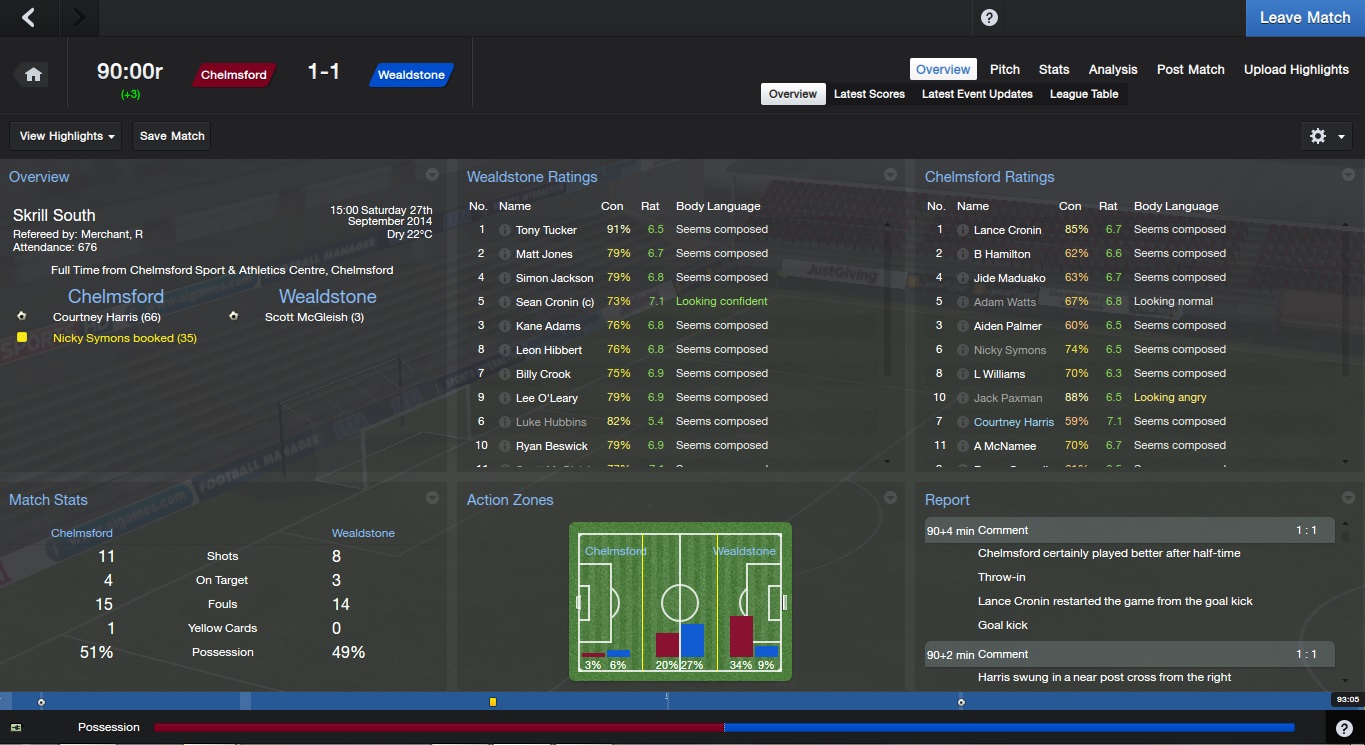Viewport: 1365px width, 745px height.
Task: Switch to the Pitch tab
Action: point(1004,69)
